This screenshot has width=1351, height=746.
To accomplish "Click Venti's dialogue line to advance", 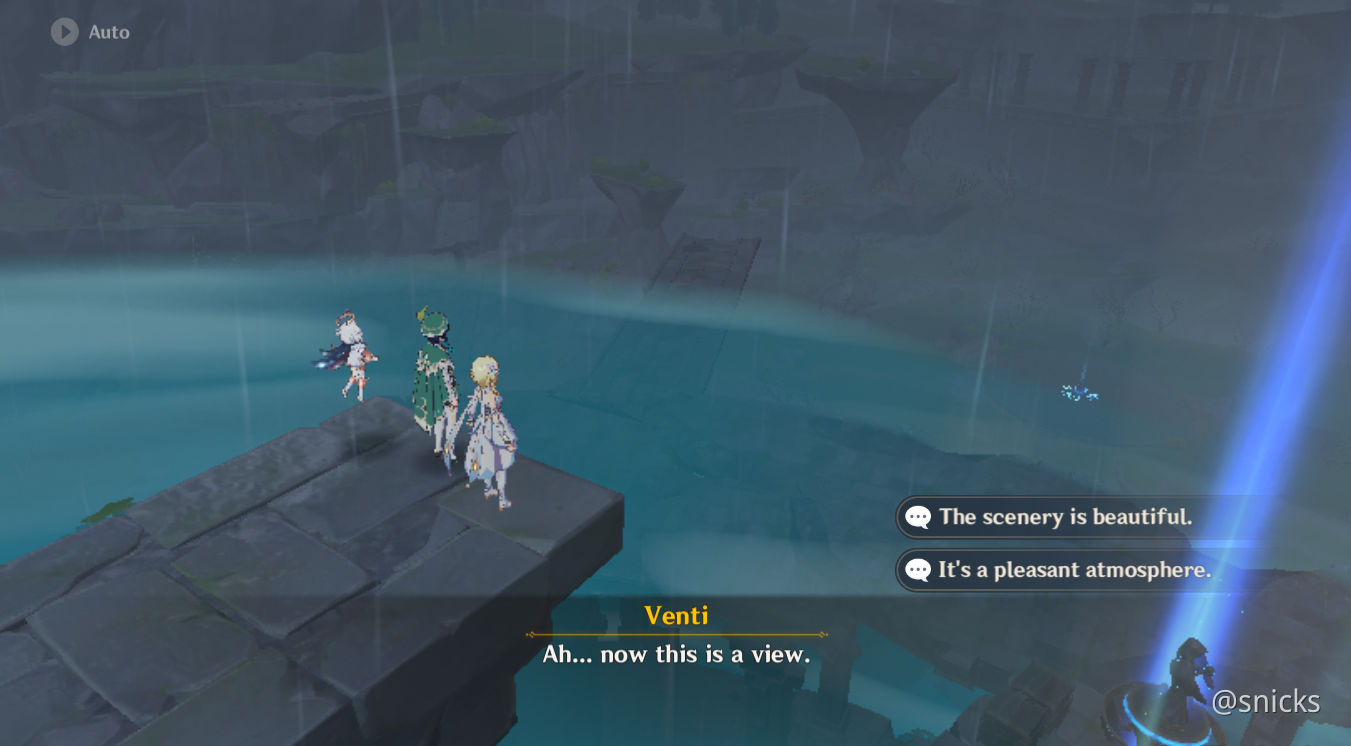I will coord(677,655).
